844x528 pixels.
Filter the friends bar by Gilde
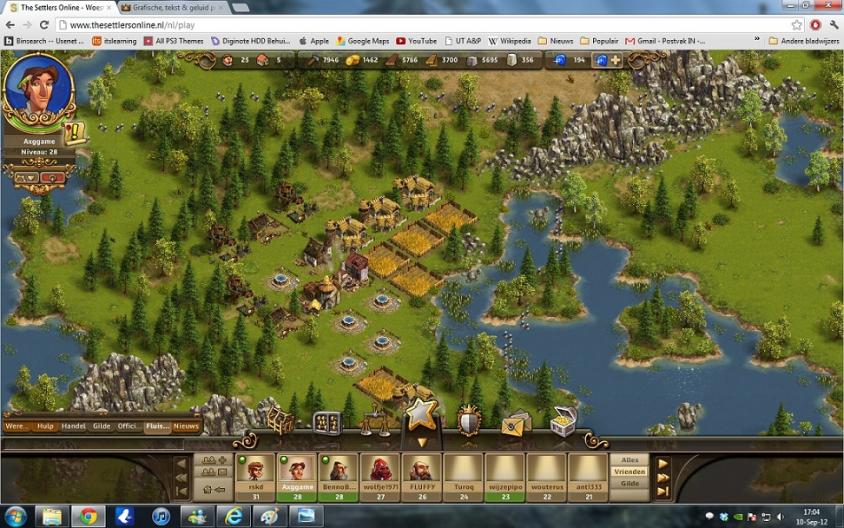[629, 484]
